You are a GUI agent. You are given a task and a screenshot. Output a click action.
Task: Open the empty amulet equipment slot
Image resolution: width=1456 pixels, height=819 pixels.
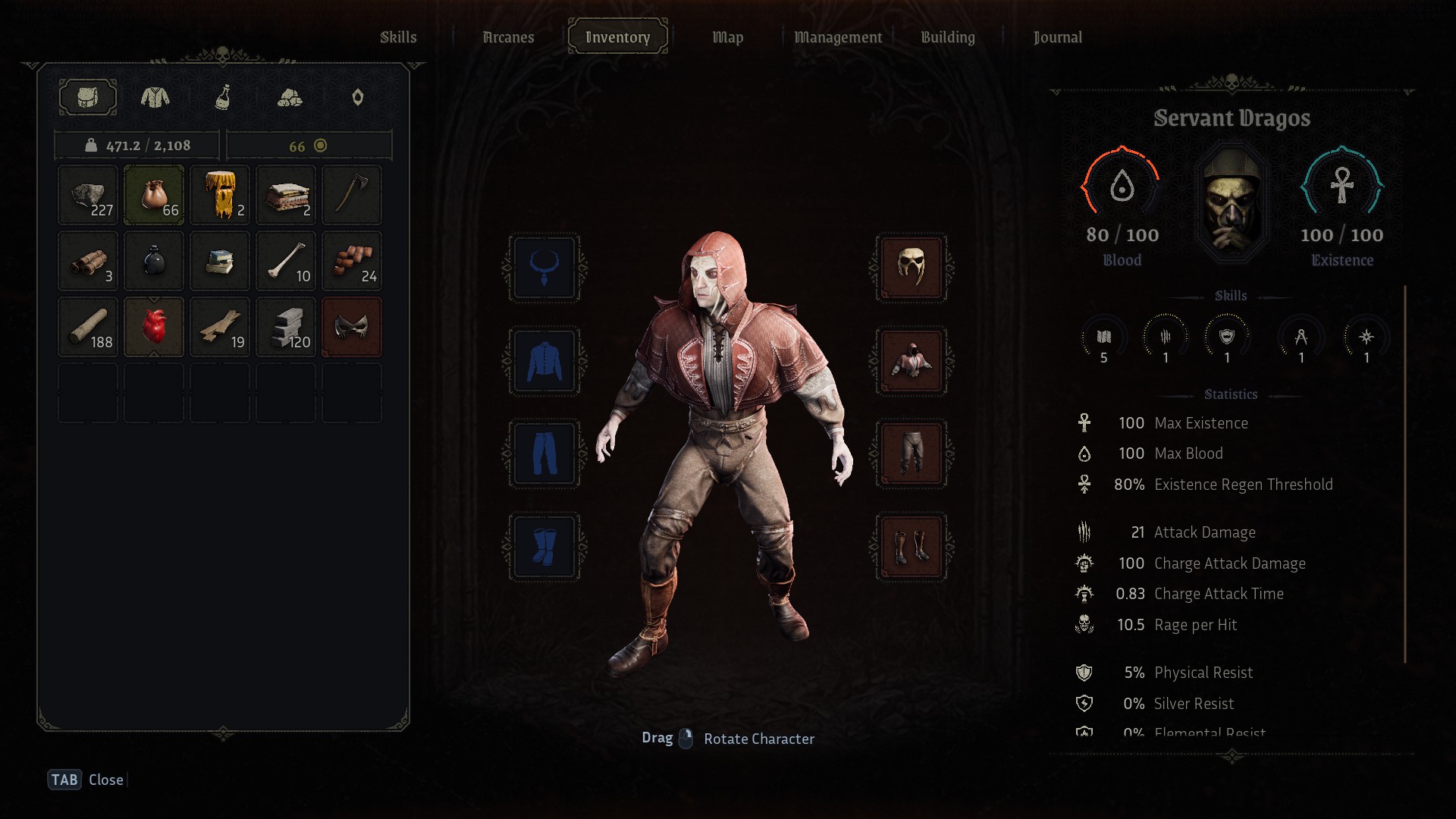click(544, 268)
